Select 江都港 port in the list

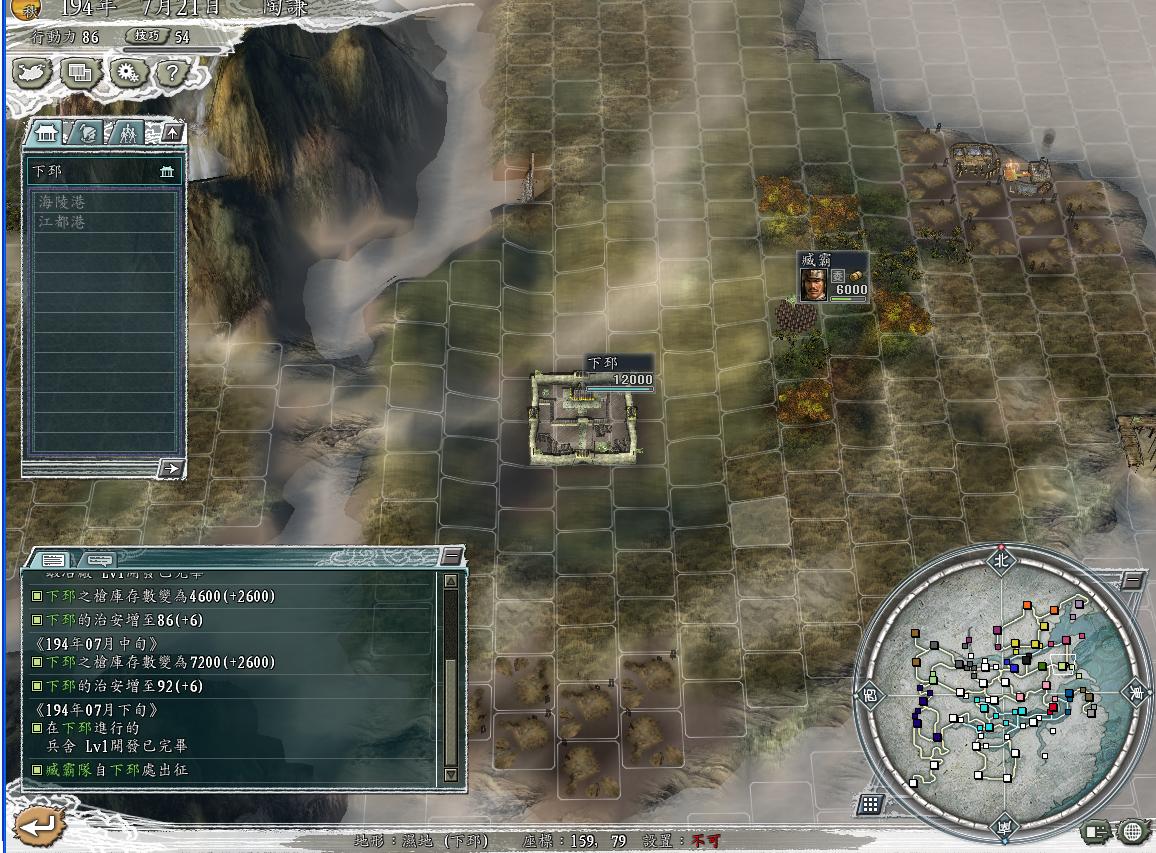[x=62, y=222]
